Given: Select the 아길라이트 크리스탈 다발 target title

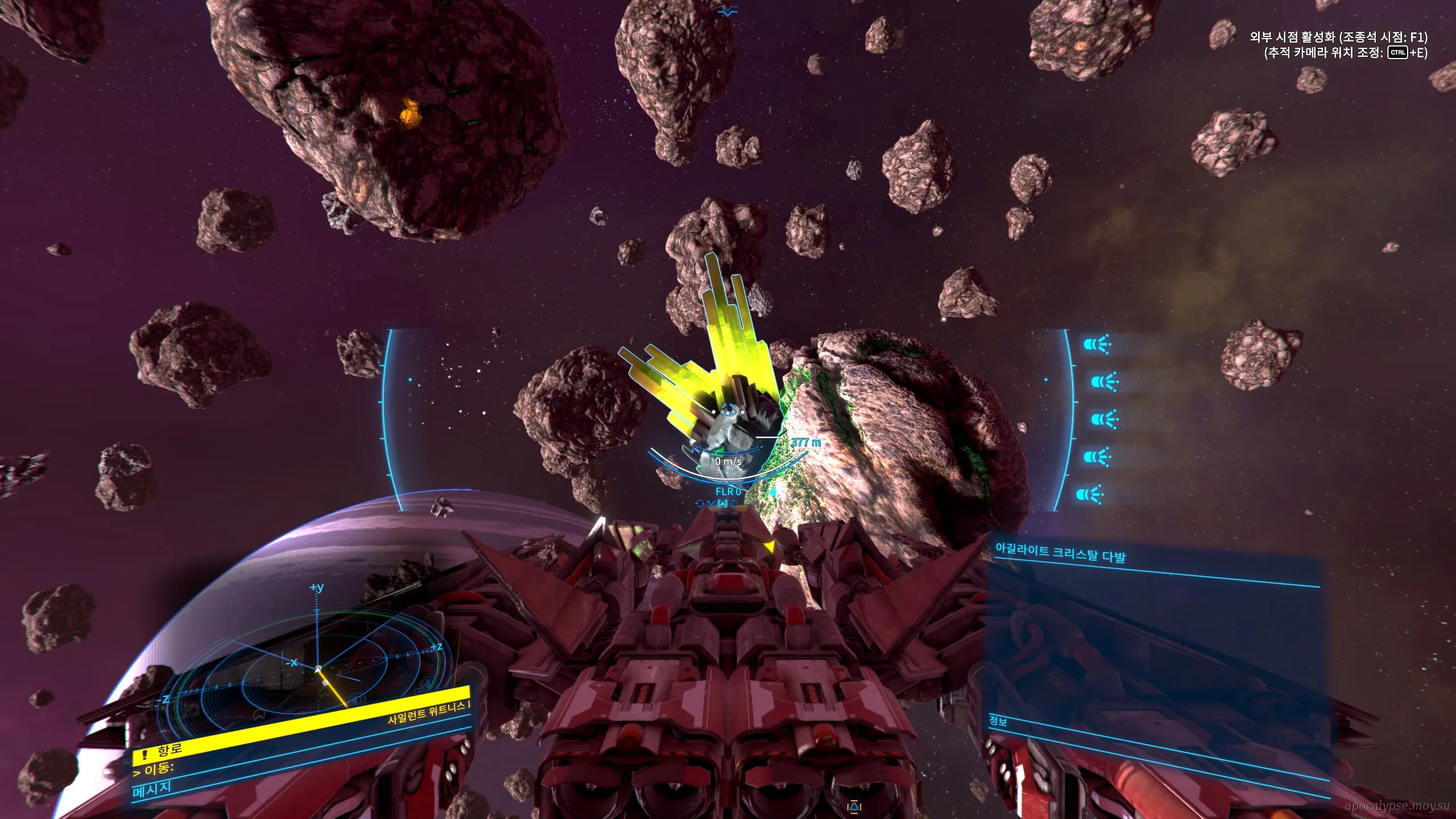Looking at the screenshot, I should pyautogui.click(x=1060, y=553).
